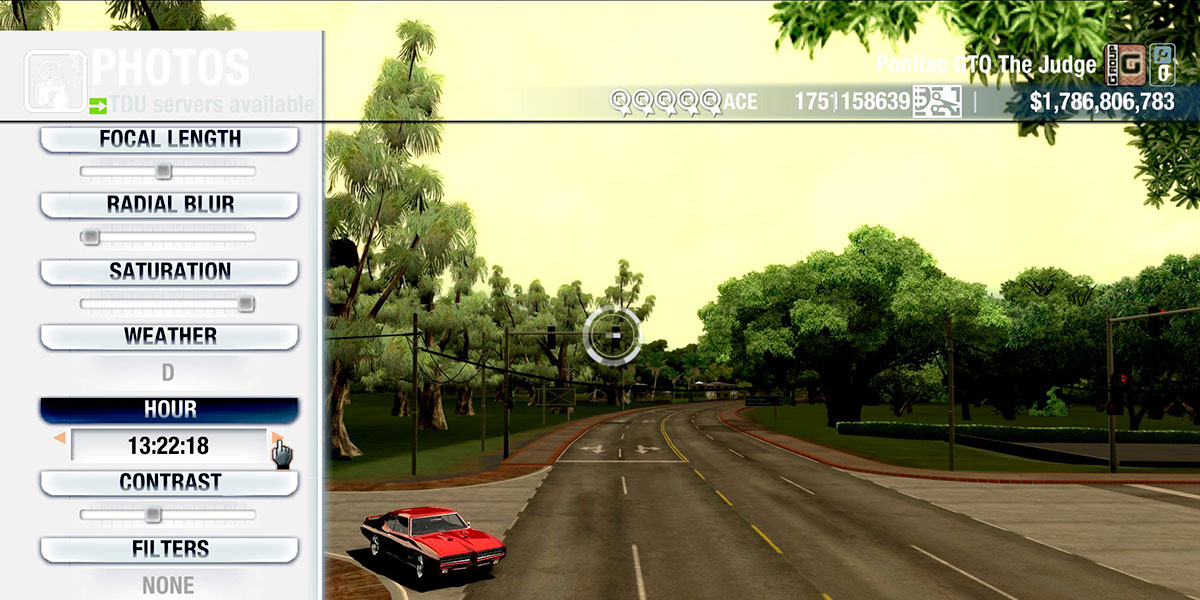Click the Contrast slider handle

click(152, 514)
